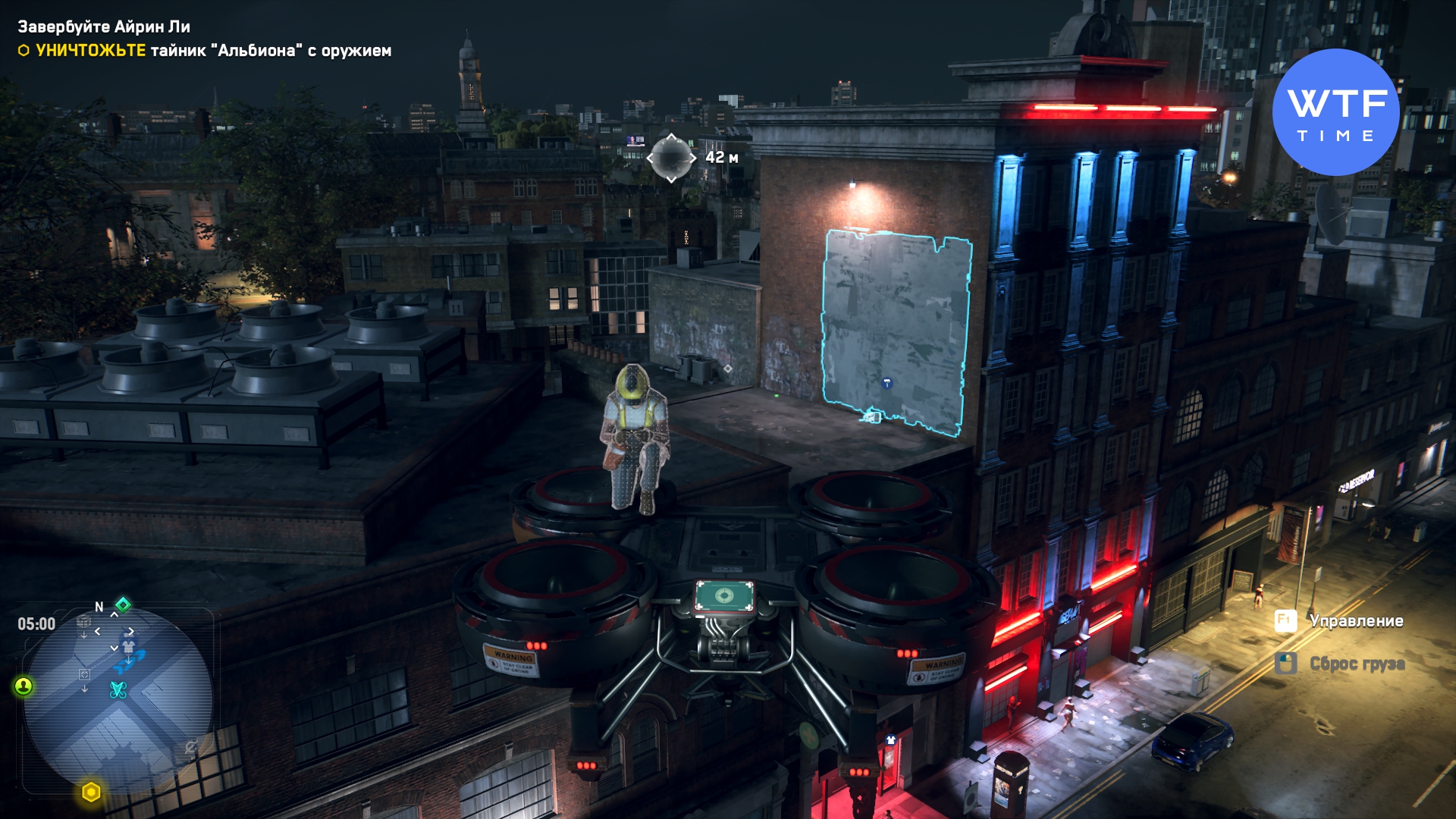
Task: Click the crate marker on the minimap
Action: pyautogui.click(x=84, y=623)
